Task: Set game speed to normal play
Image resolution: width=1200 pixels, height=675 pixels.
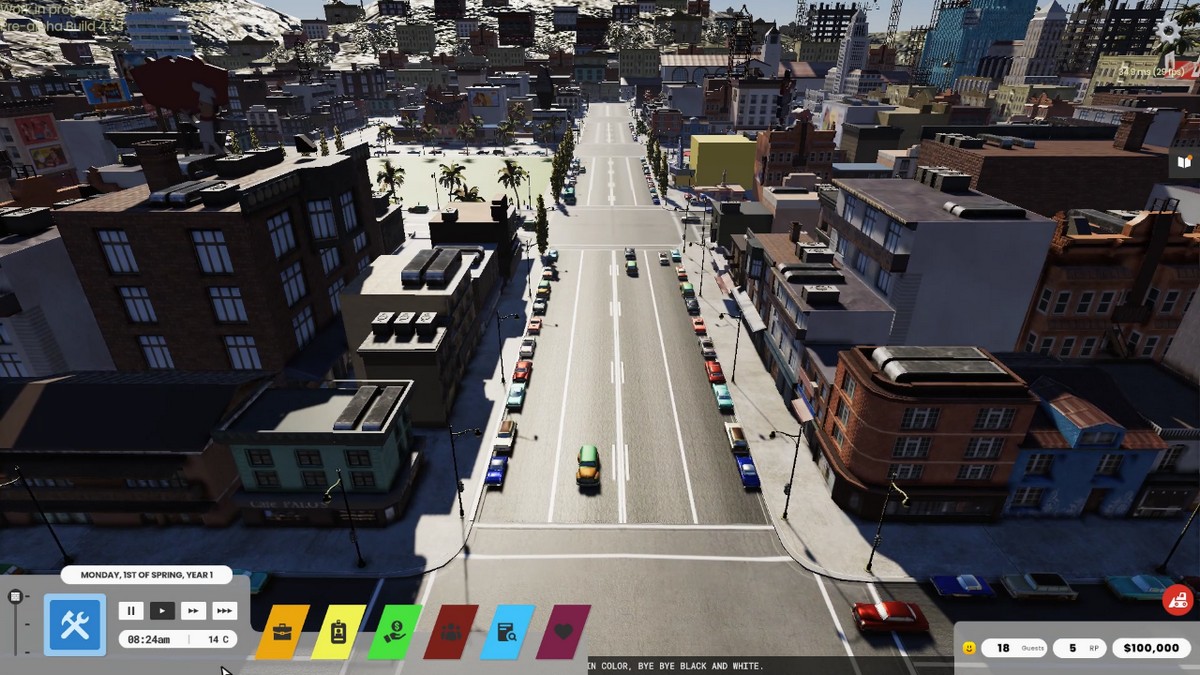Action: [x=162, y=610]
